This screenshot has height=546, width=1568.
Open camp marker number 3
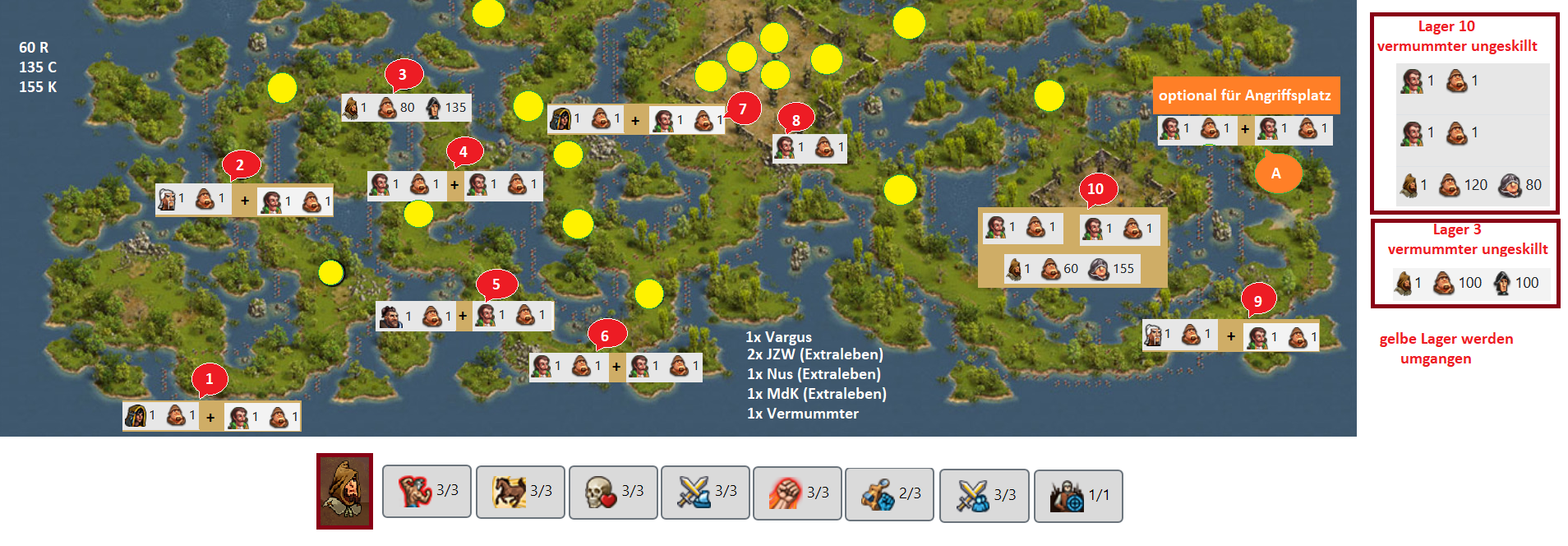(402, 75)
